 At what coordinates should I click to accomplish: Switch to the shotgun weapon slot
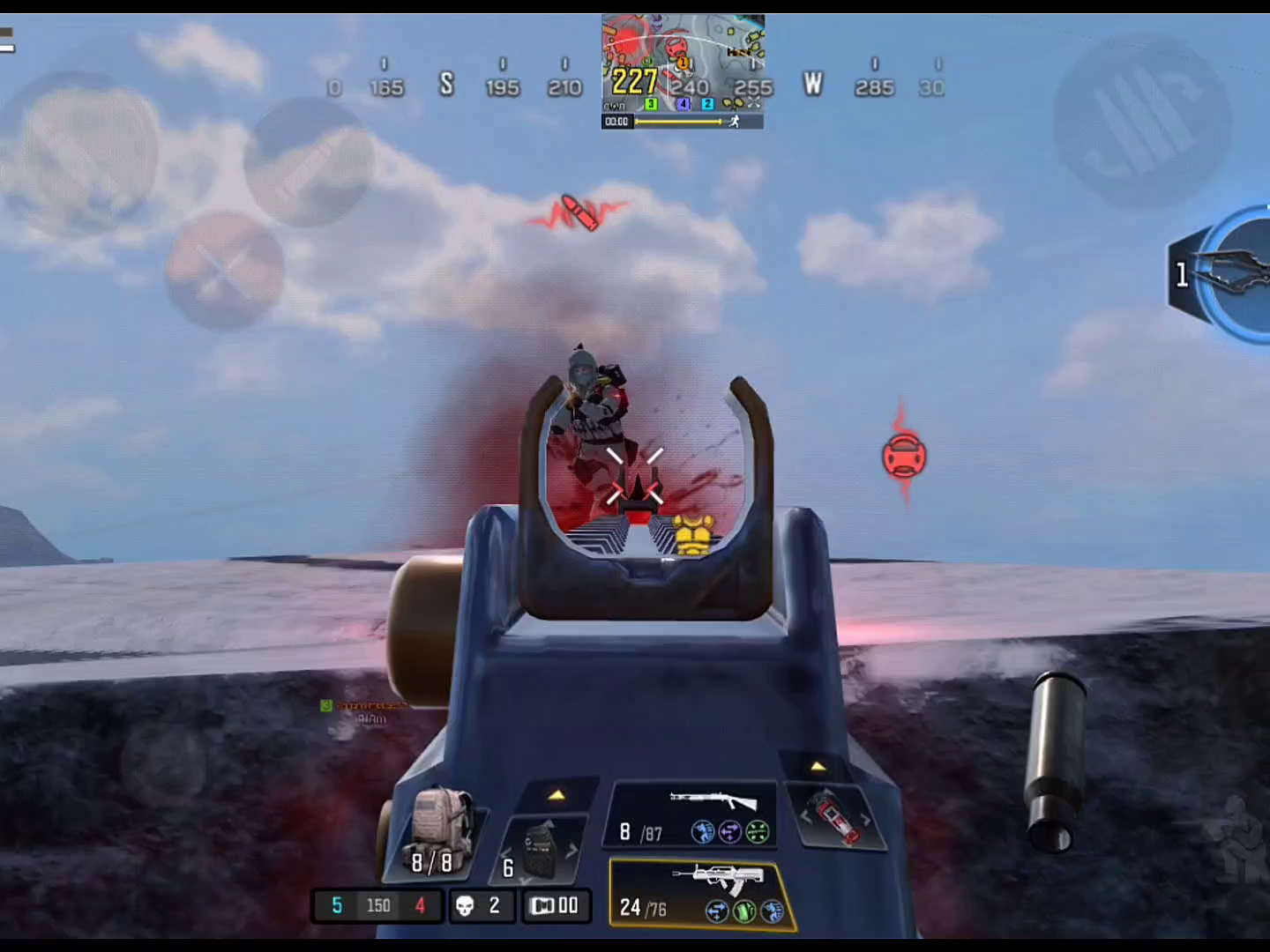point(691,814)
